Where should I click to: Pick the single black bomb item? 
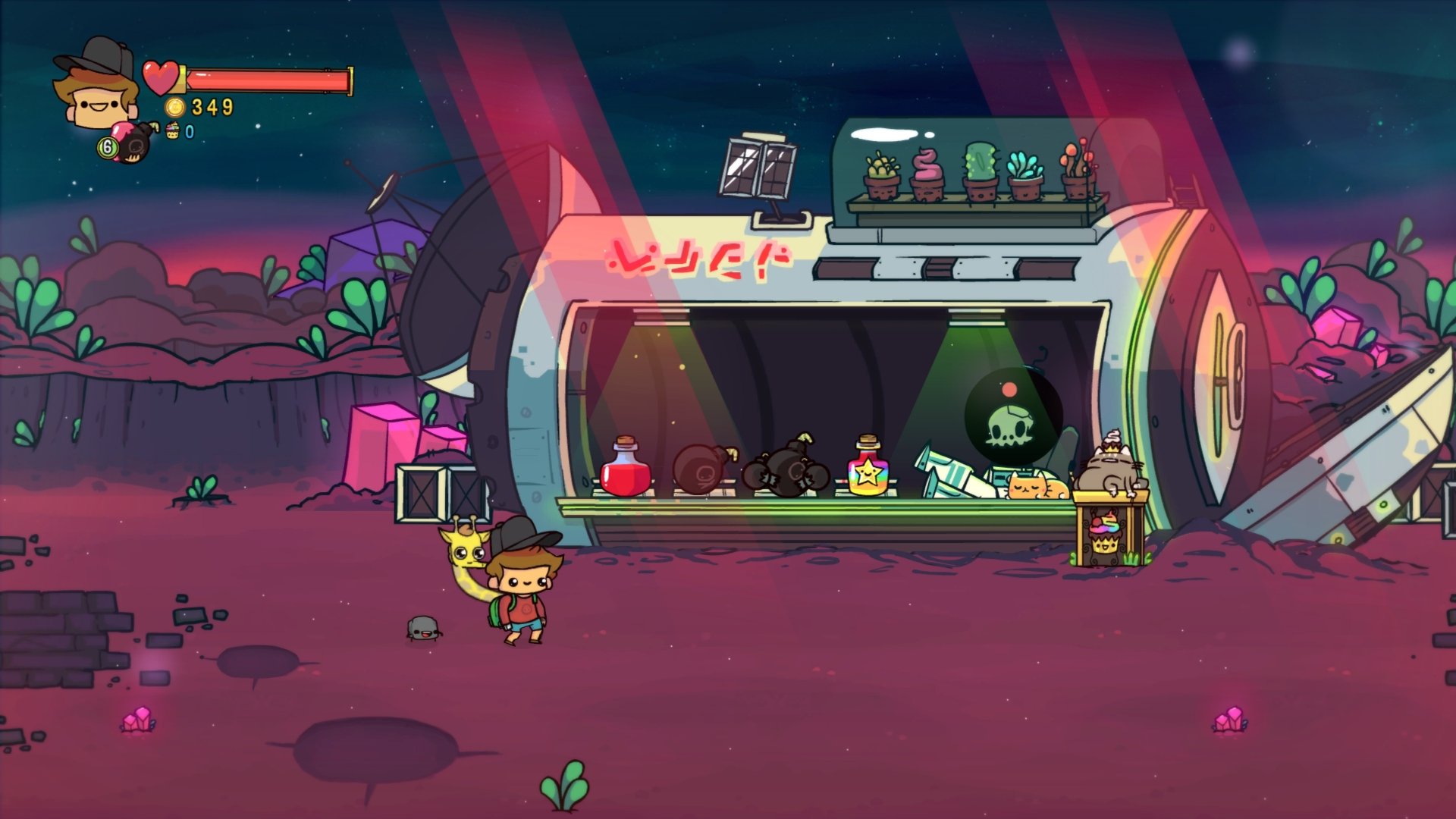(x=704, y=470)
